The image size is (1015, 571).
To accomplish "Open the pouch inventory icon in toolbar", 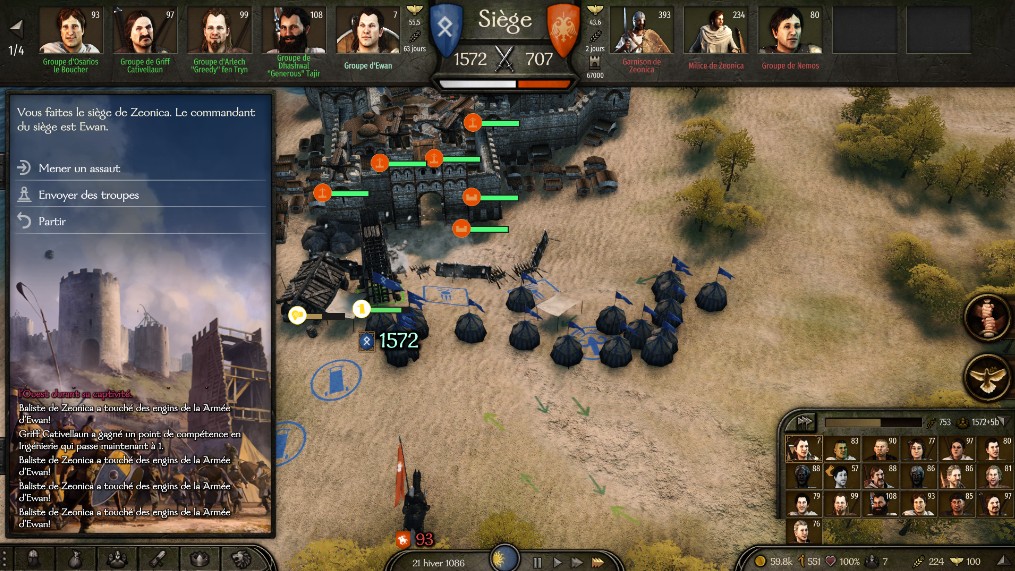I will click(75, 558).
